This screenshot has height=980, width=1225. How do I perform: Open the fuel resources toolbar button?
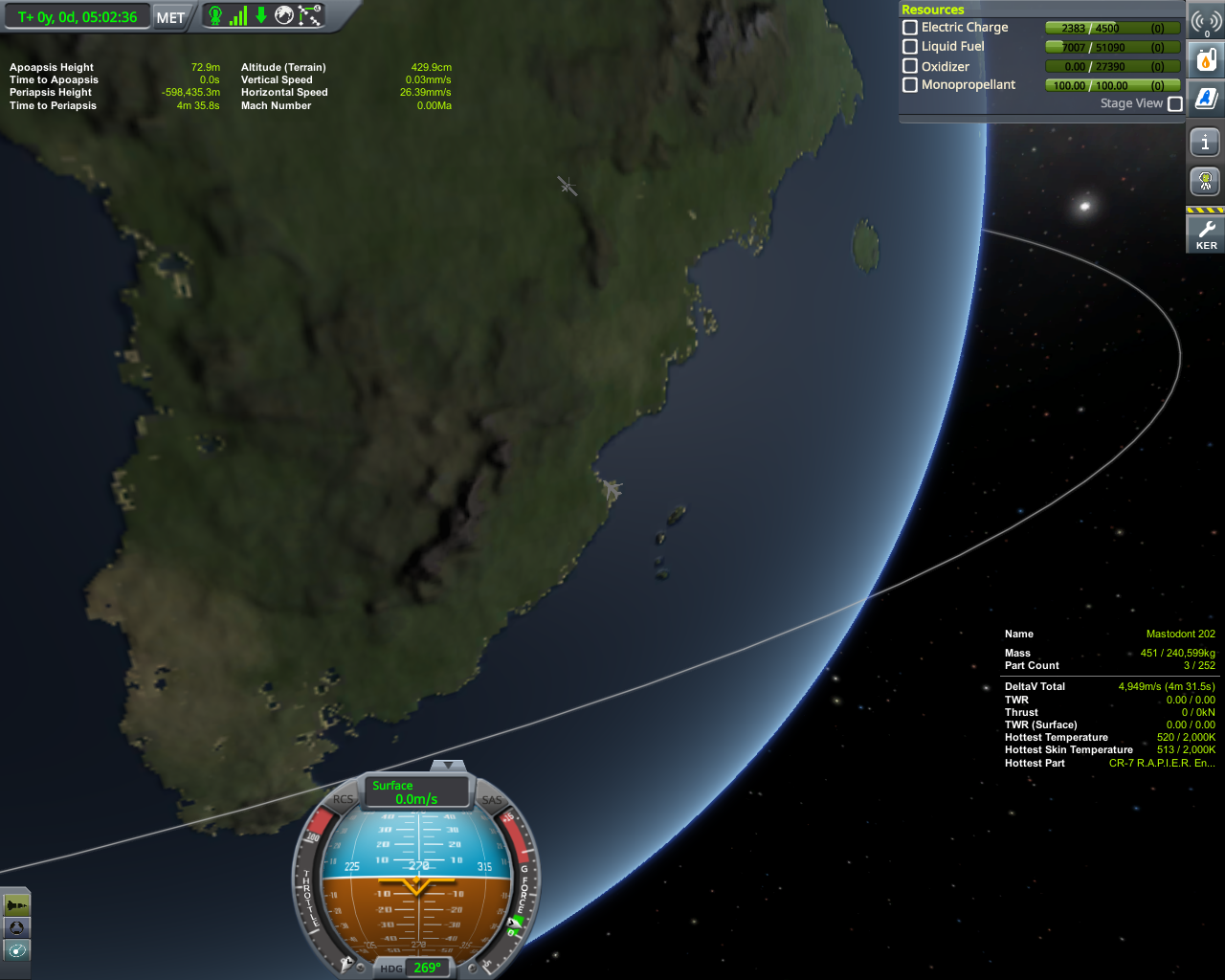tap(1206, 60)
